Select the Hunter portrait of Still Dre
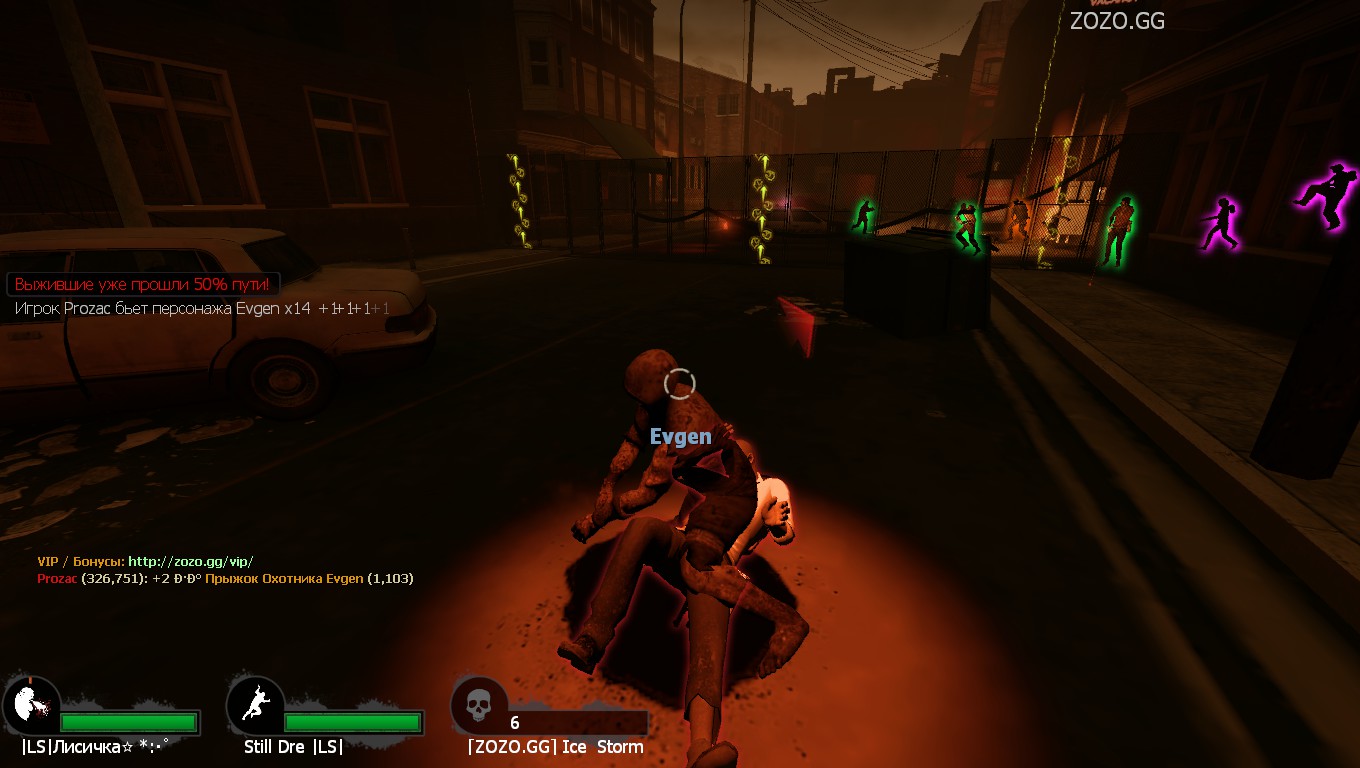Viewport: 1360px width, 768px height. click(255, 706)
